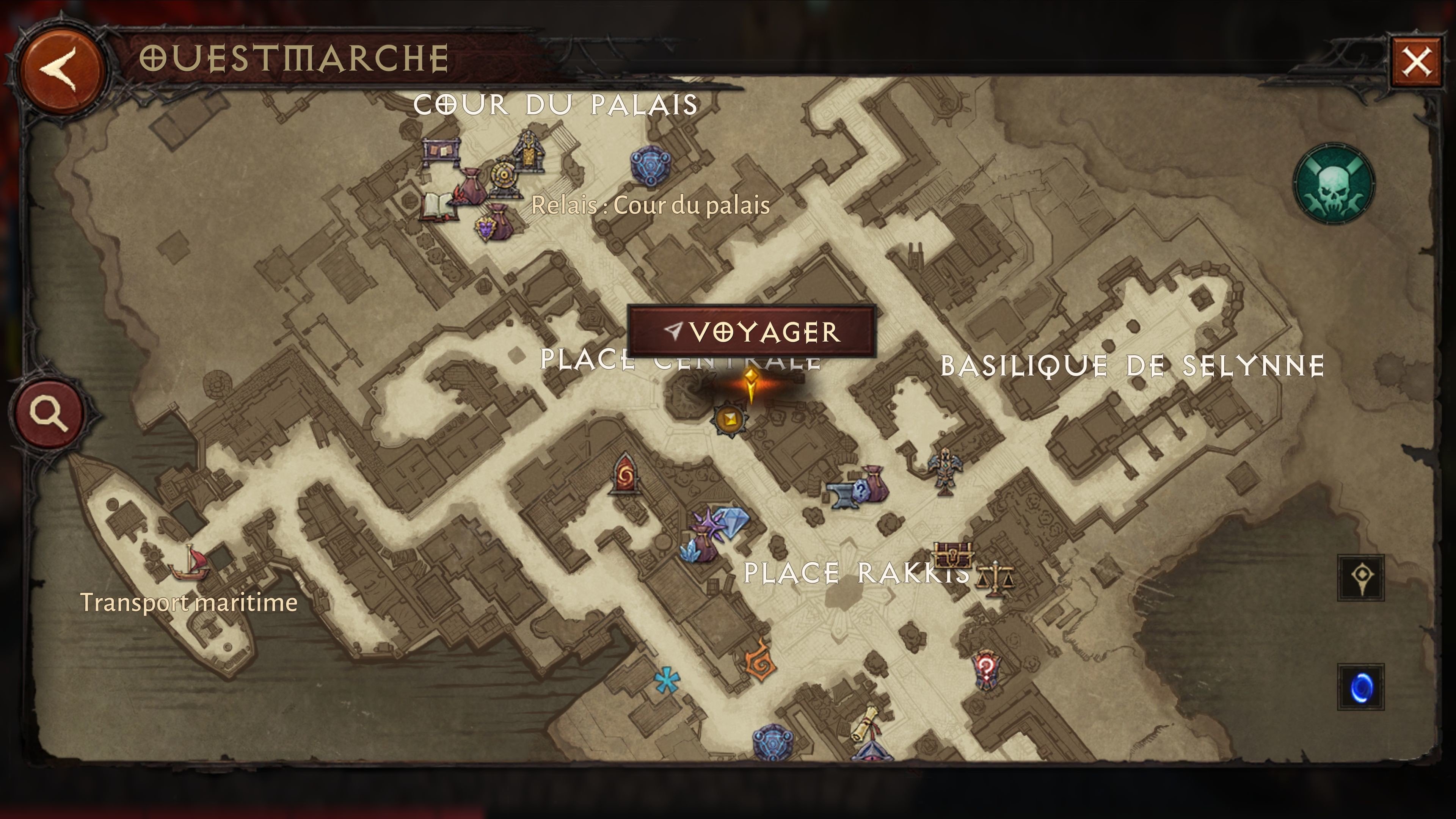Viewport: 1456px width, 819px height.
Task: Select the market scales marker
Action: click(994, 578)
